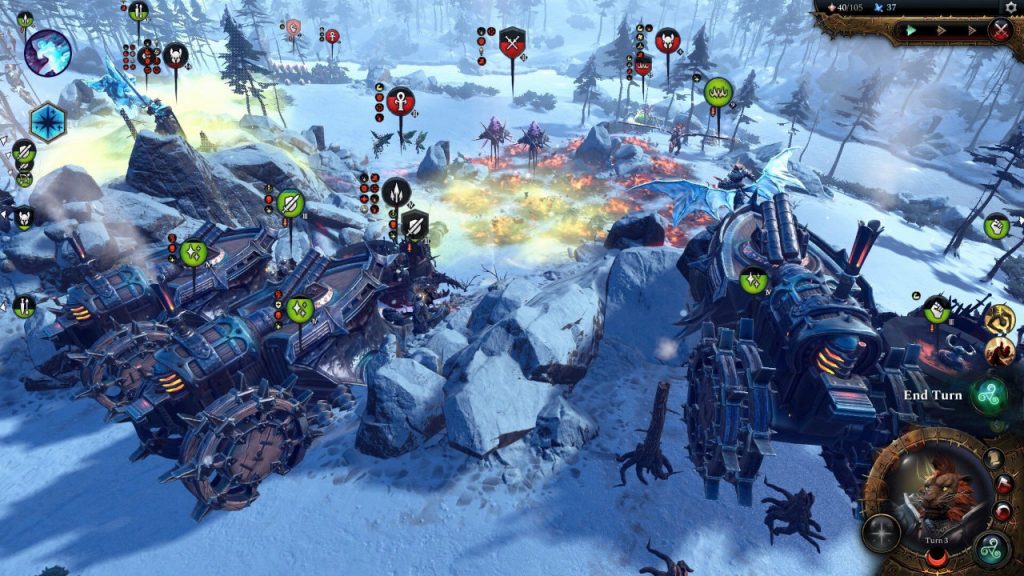Select the red ankh unit marker
Viewport: 1024px width, 576px height.
(x=400, y=102)
